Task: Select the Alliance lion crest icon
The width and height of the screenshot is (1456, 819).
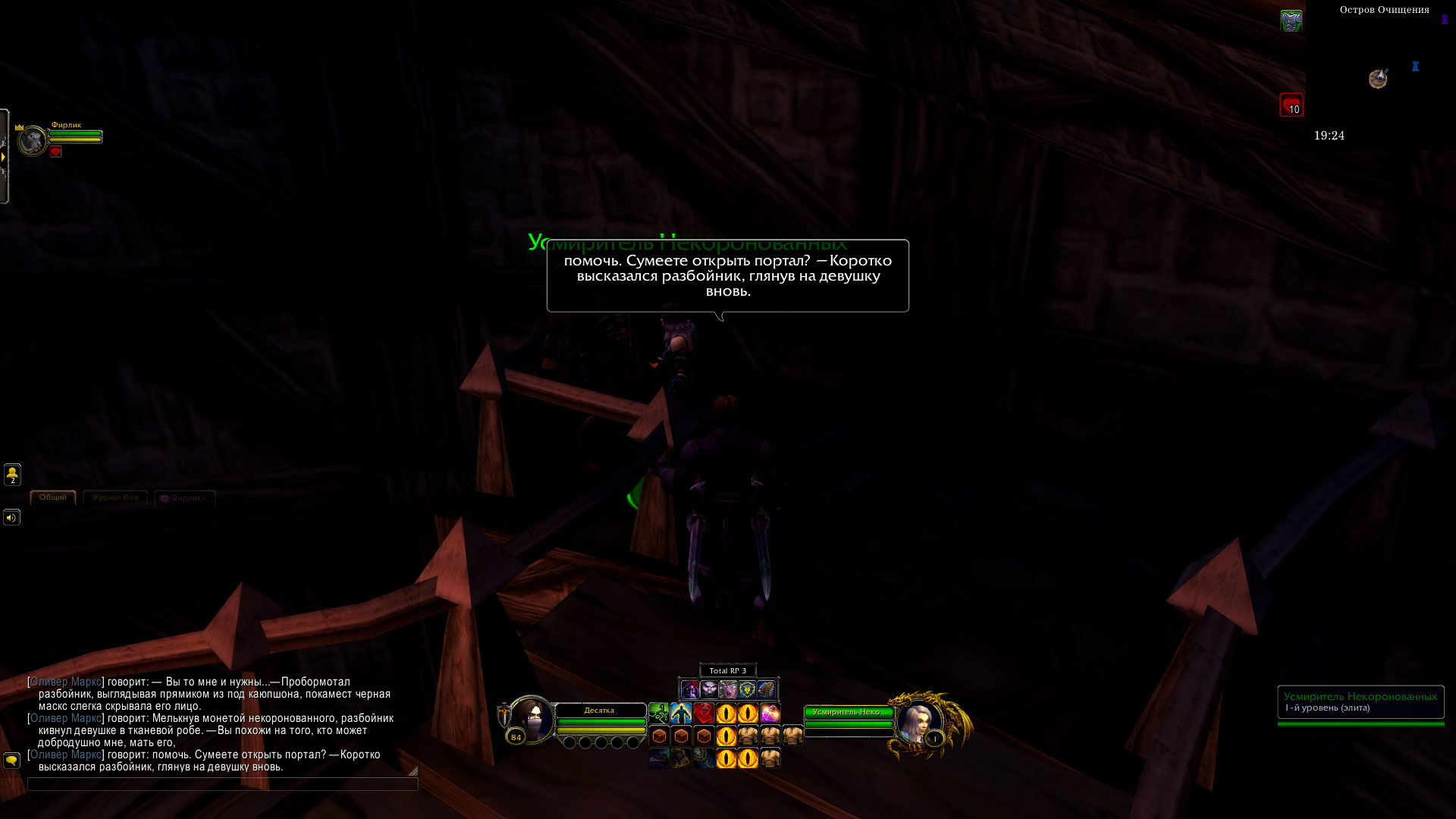Action: click(747, 689)
